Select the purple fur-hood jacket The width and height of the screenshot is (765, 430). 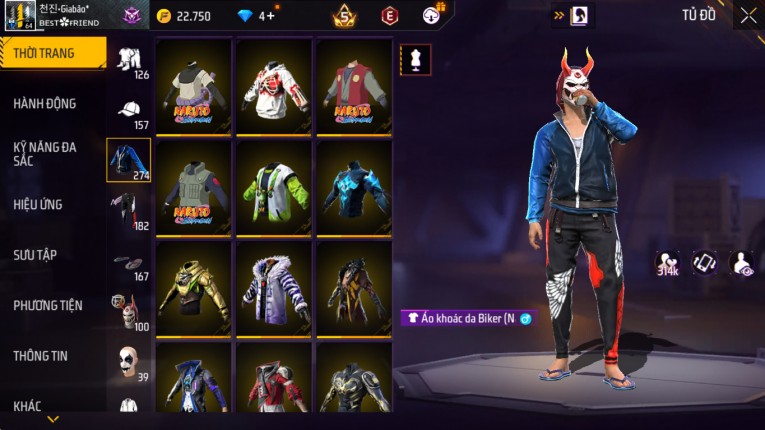(273, 287)
